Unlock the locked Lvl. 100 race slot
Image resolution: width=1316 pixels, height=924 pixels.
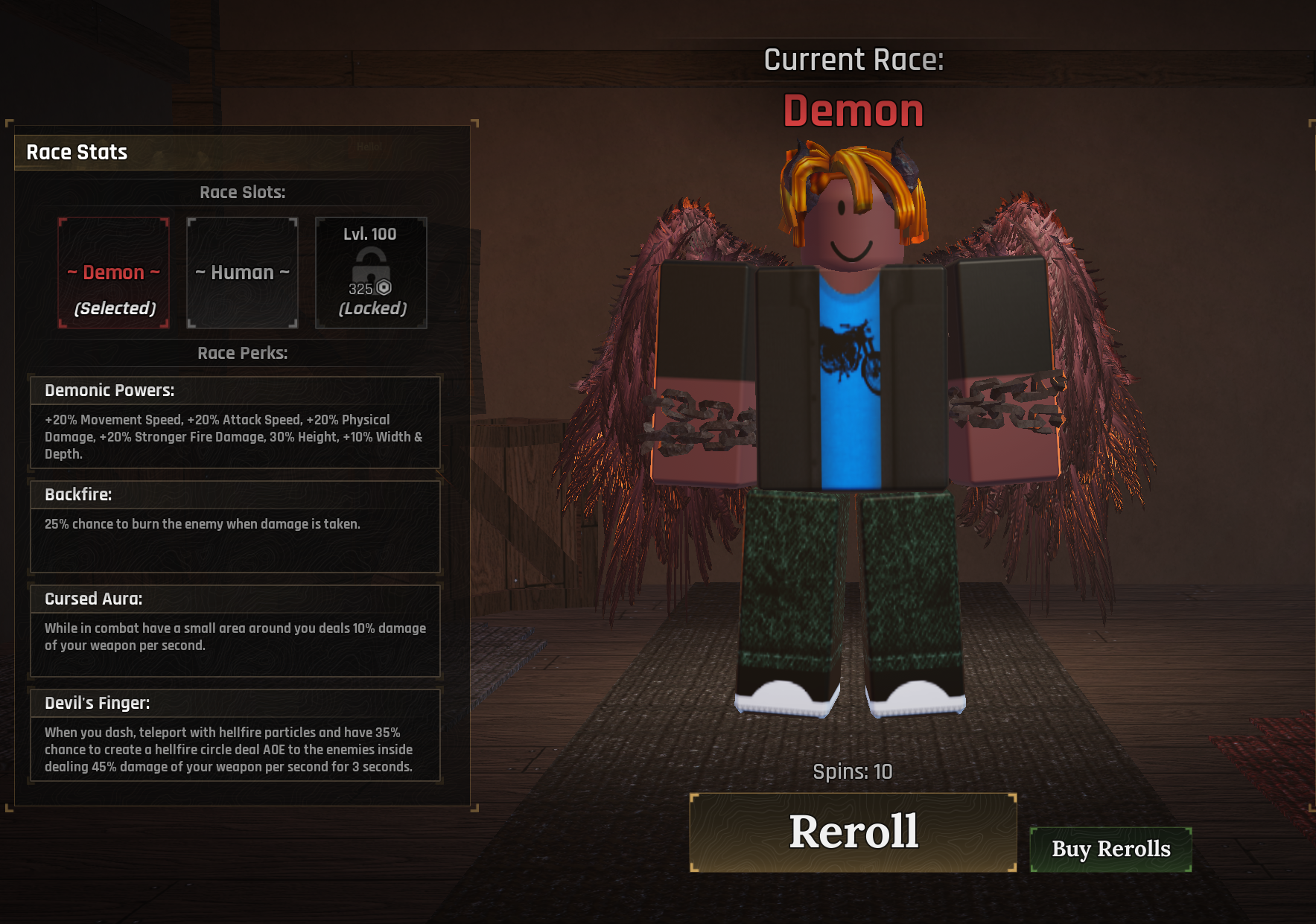(371, 273)
